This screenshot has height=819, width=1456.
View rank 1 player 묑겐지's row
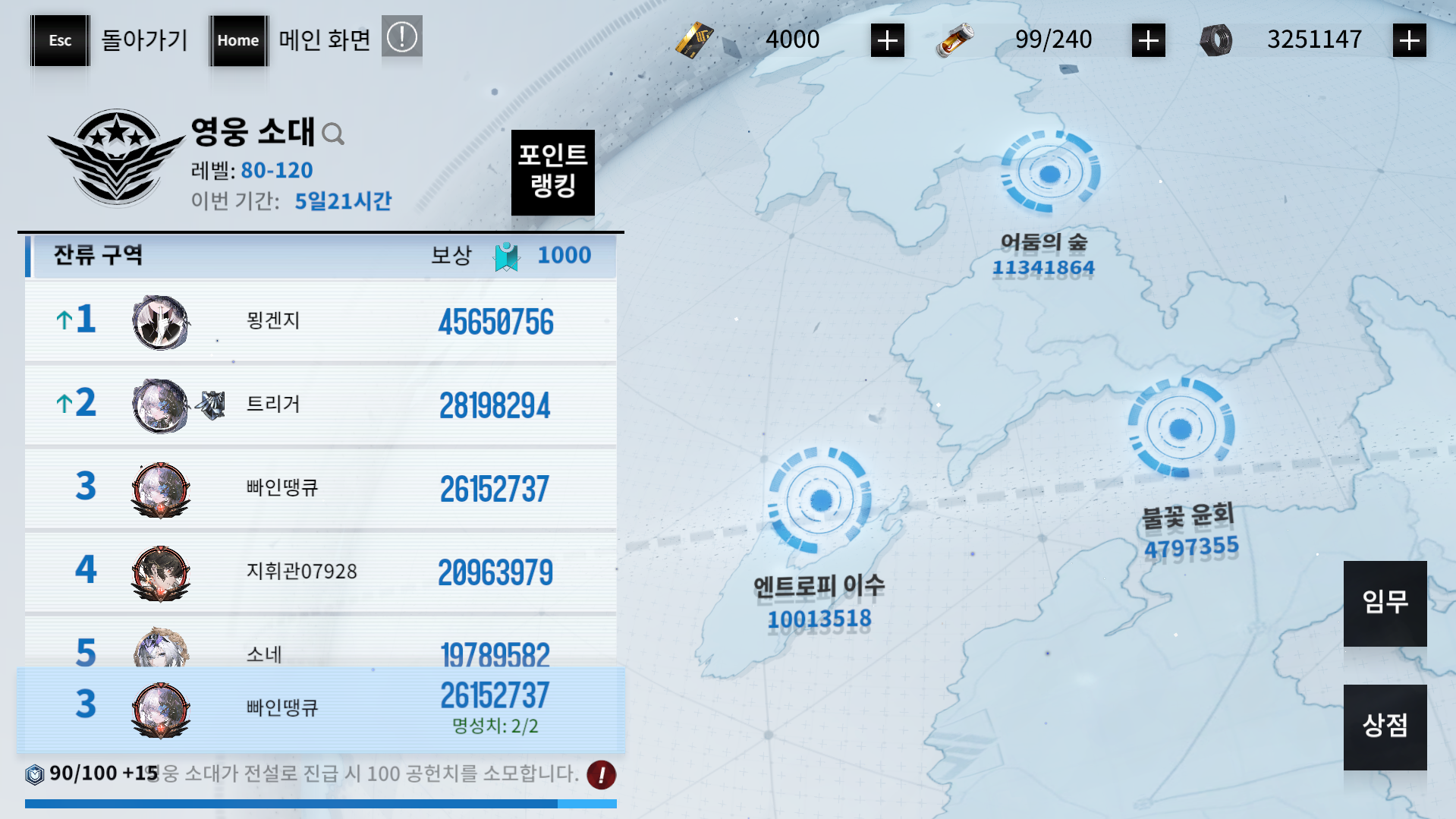pyautogui.click(x=320, y=321)
